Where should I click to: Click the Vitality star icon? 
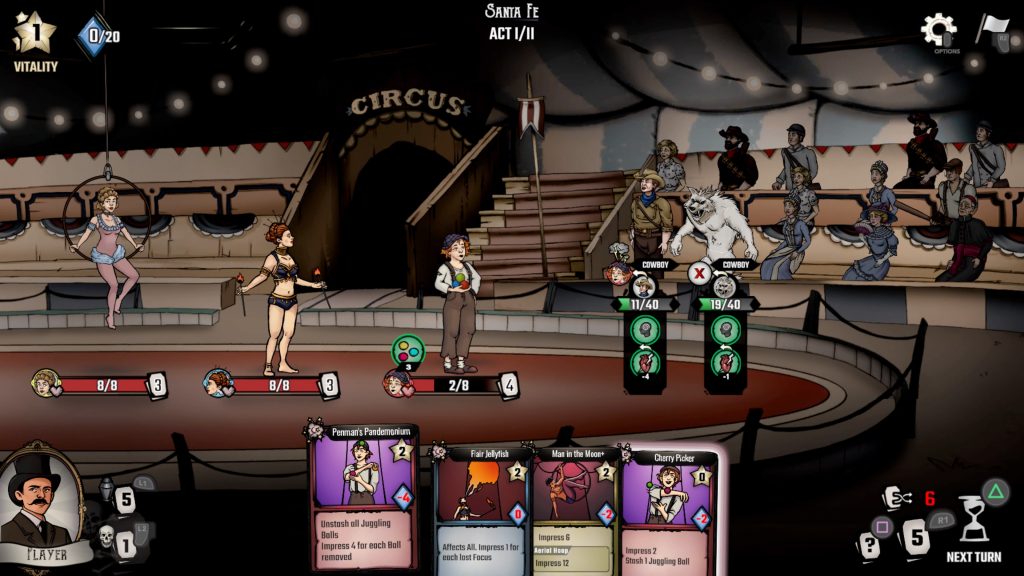(33, 33)
